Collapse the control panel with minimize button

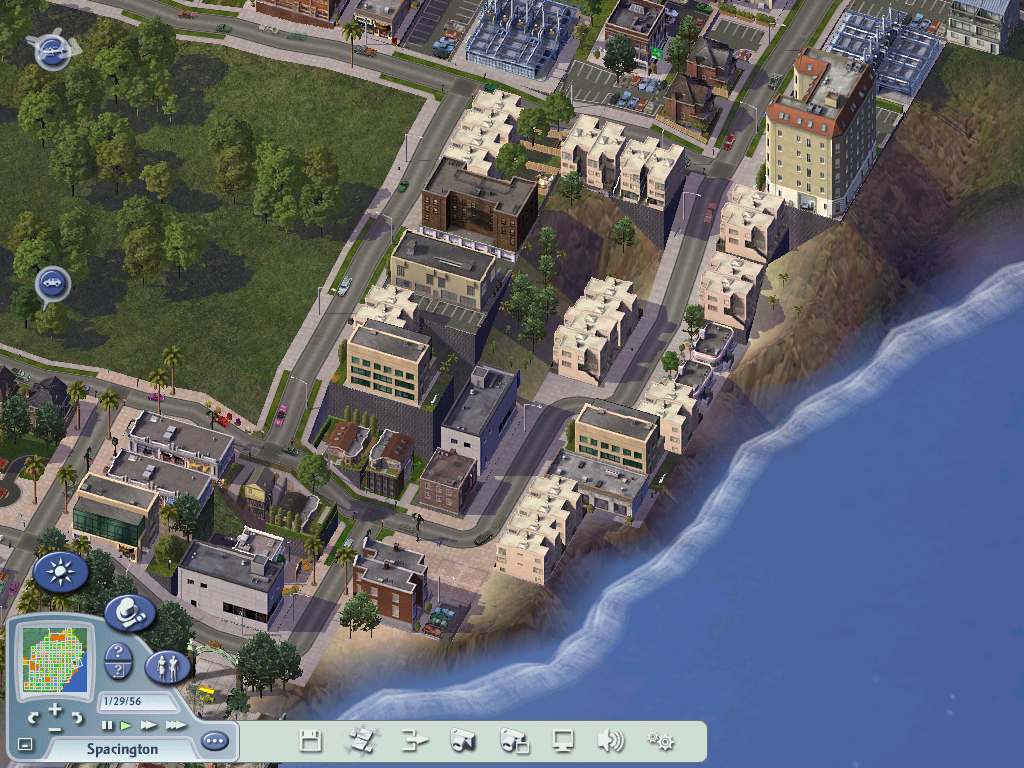tap(25, 744)
